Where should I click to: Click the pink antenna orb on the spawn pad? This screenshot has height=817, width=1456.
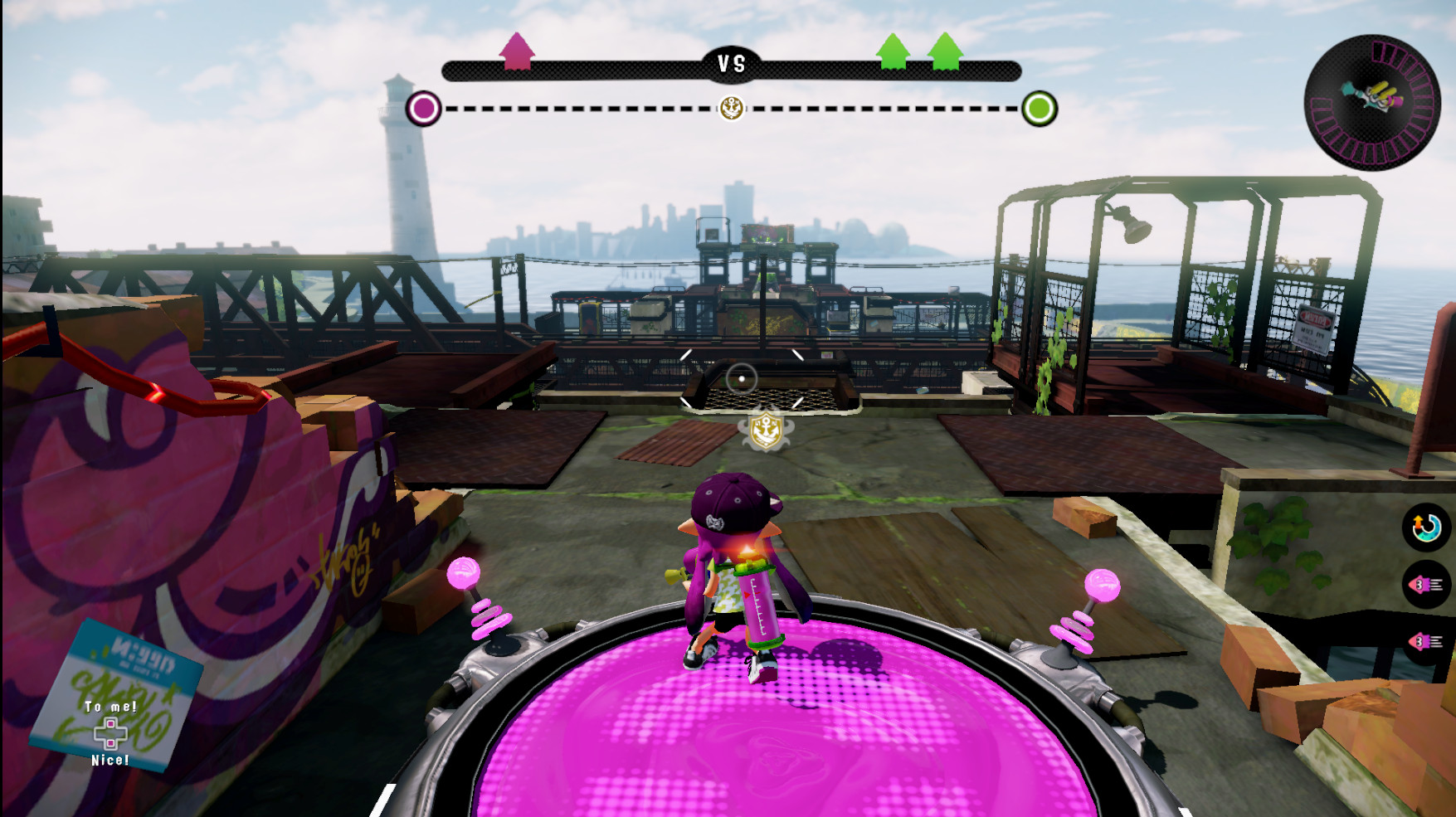(x=463, y=574)
